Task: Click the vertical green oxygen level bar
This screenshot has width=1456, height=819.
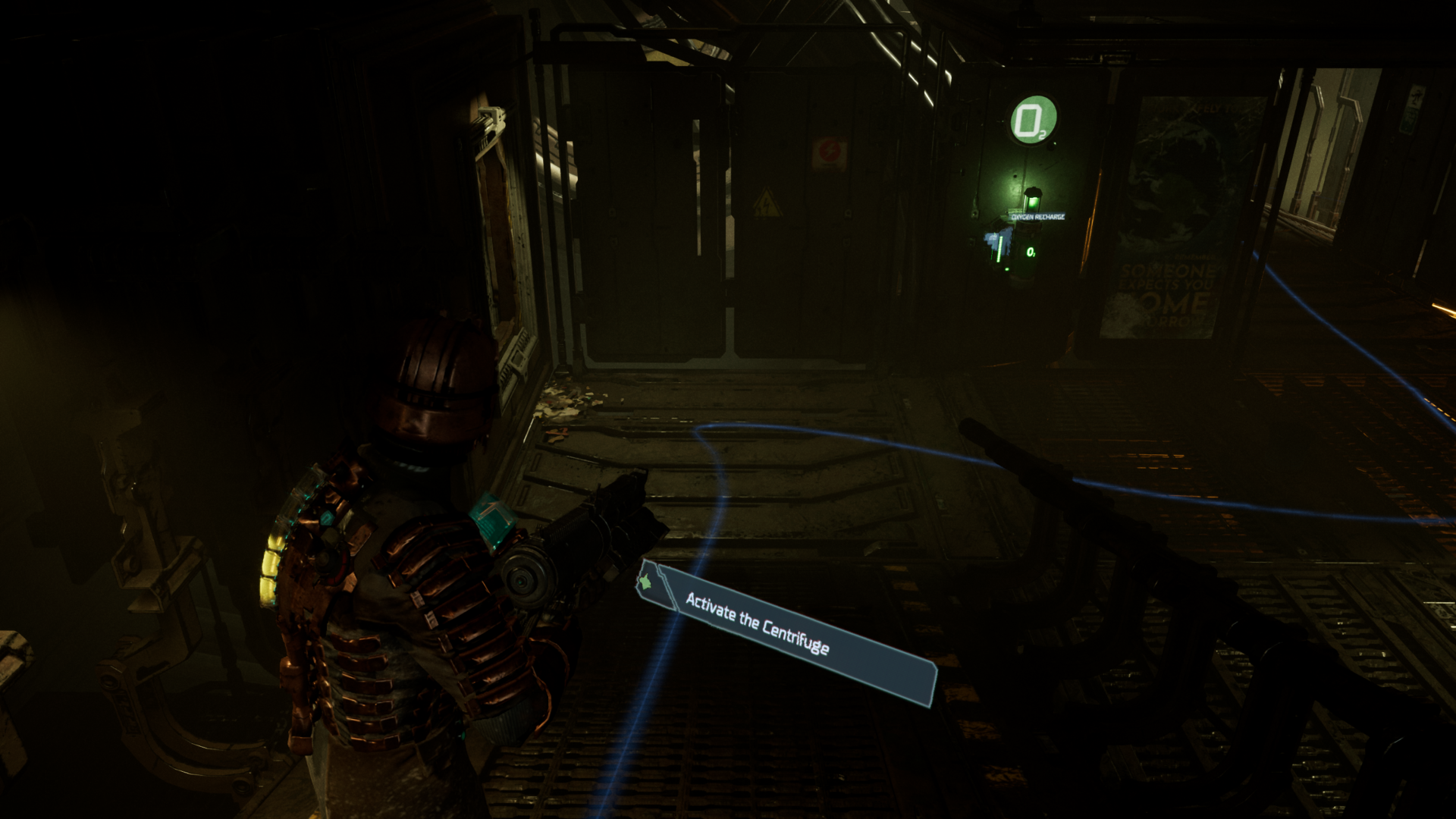Action: 999,249
